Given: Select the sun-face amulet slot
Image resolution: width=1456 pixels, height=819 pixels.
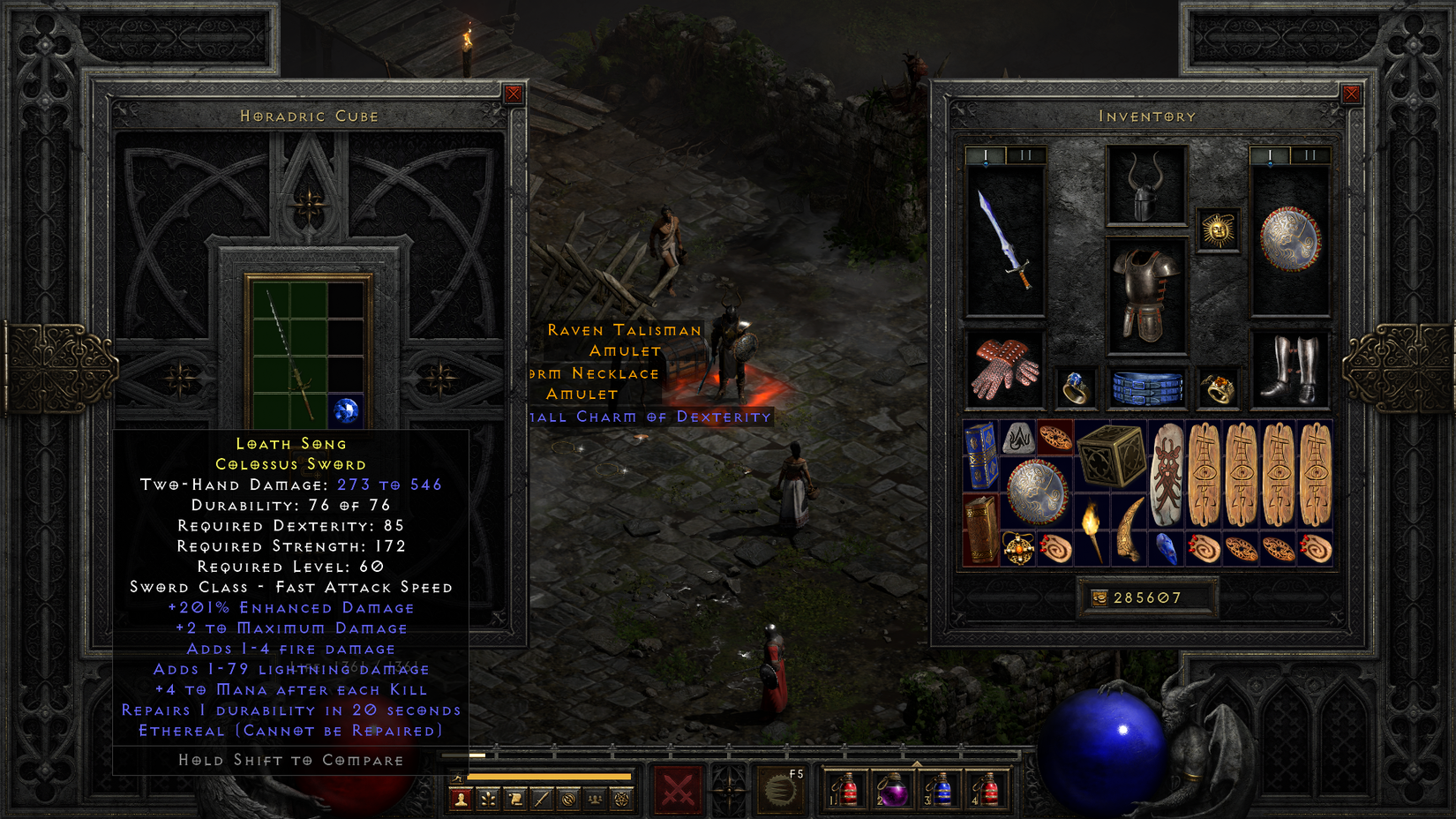Looking at the screenshot, I should click(x=1218, y=230).
